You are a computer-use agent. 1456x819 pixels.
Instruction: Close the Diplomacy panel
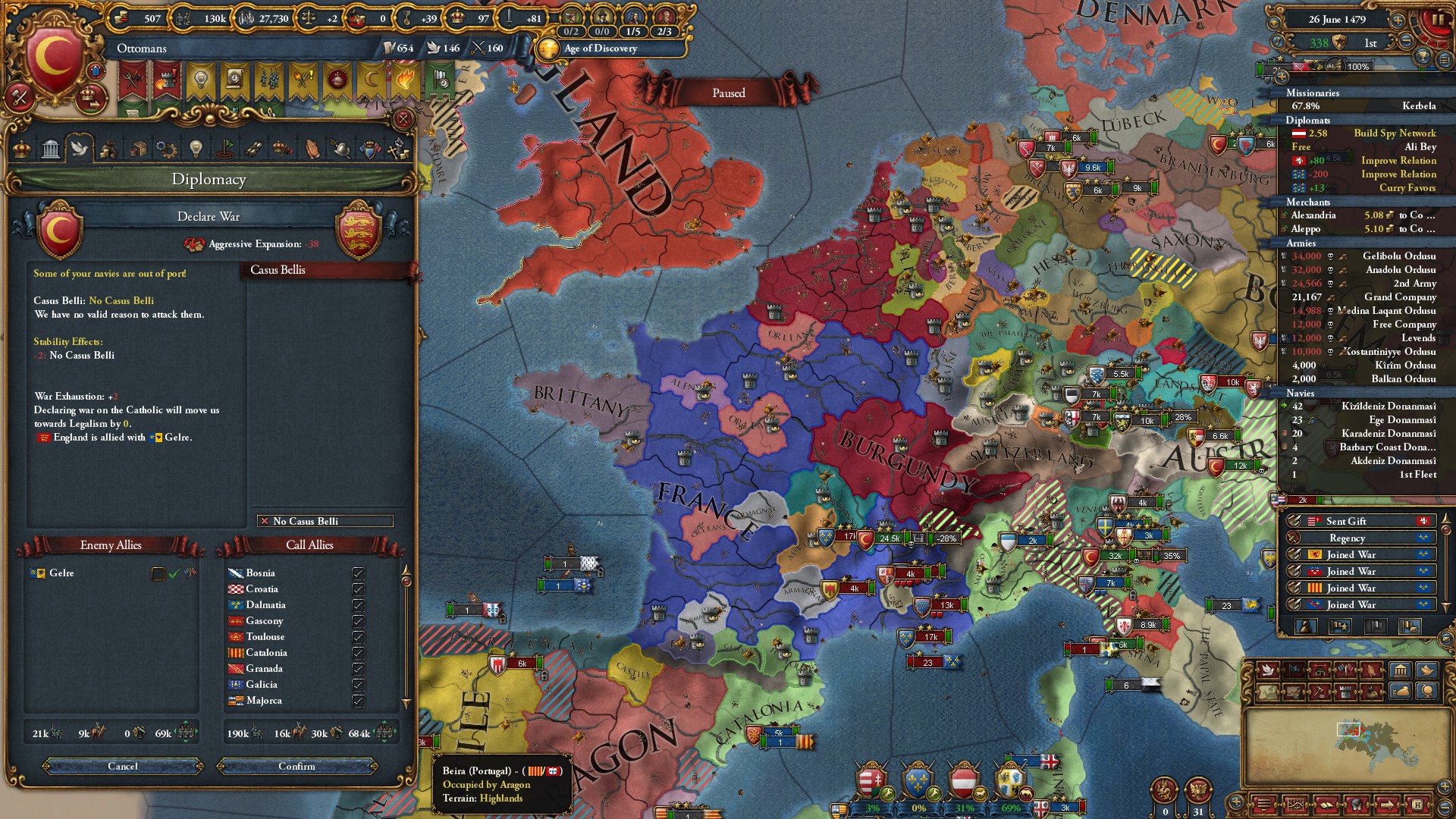coord(403,120)
